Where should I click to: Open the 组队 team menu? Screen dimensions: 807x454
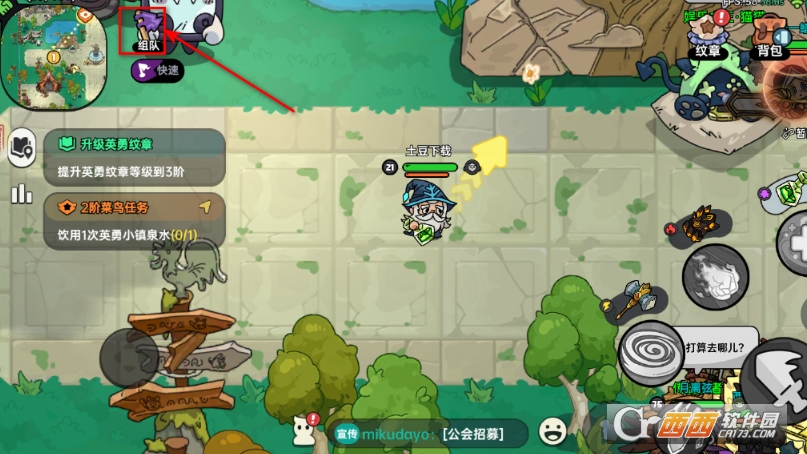pos(147,30)
